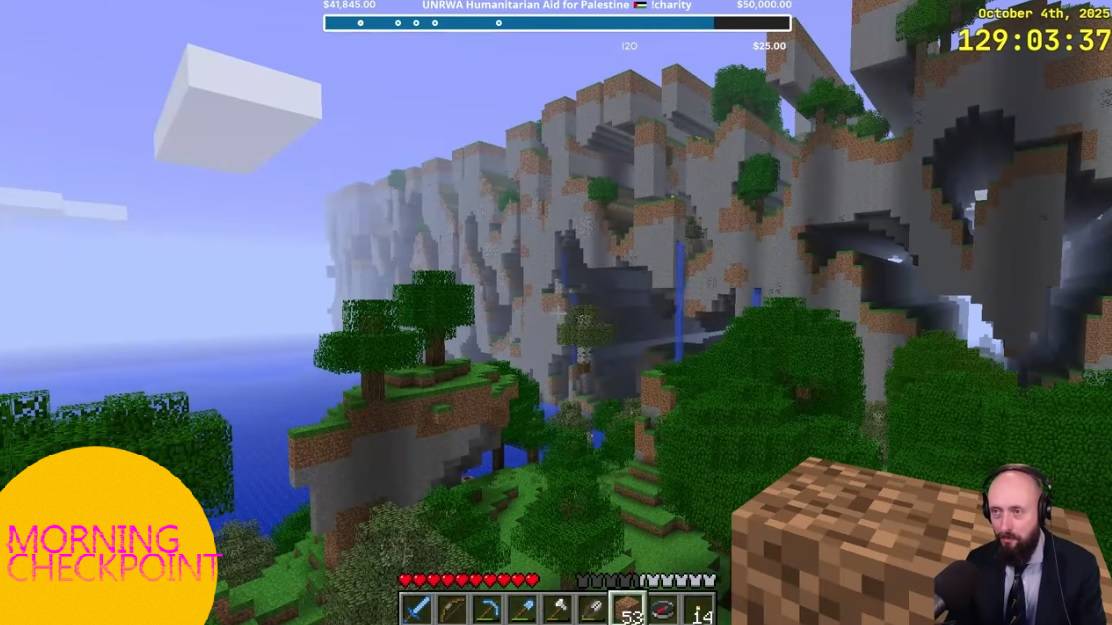Select the compass in the hotbar
This screenshot has width=1112, height=625.
663,608
